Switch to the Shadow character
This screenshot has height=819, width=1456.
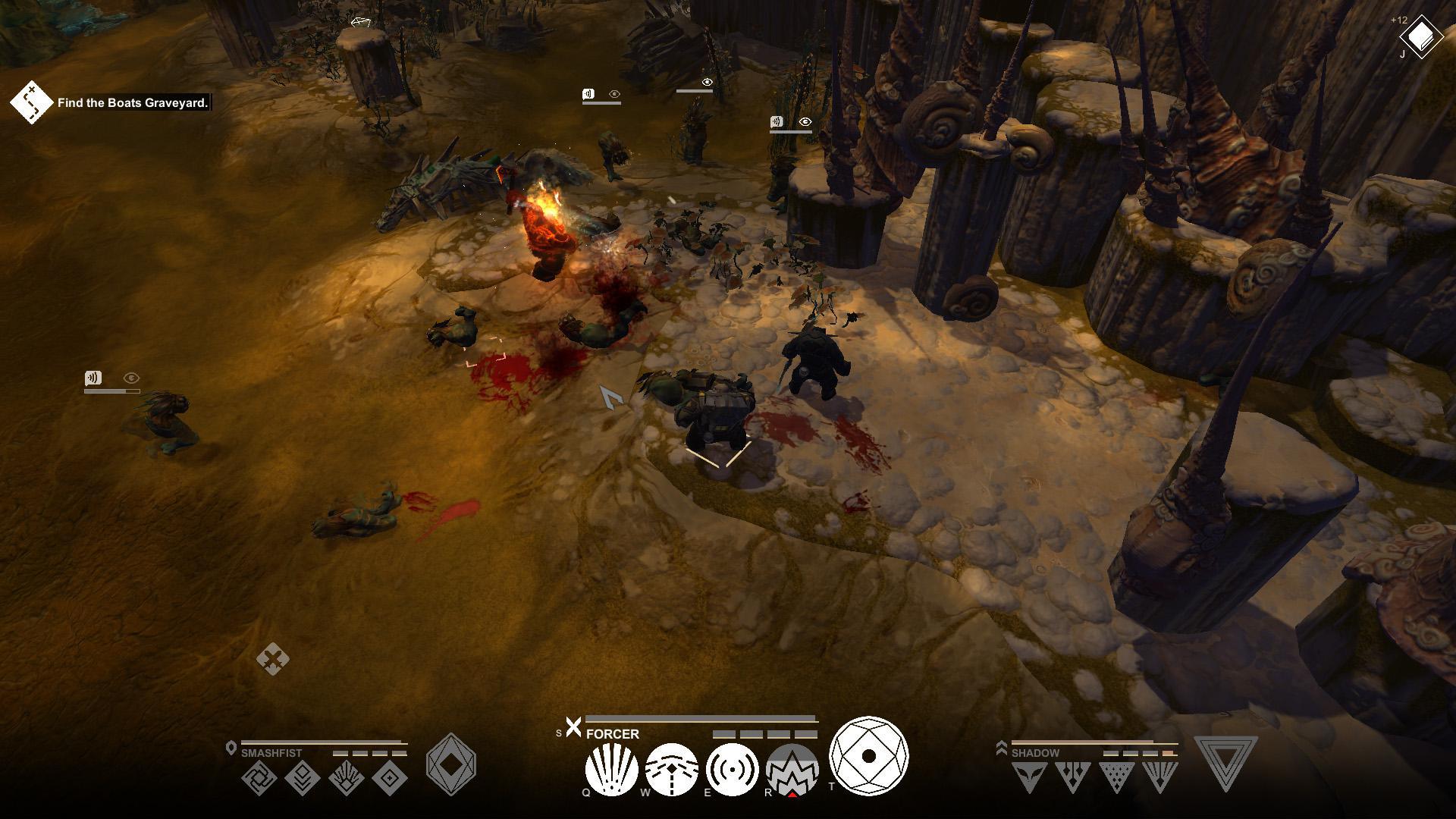[x=1034, y=753]
